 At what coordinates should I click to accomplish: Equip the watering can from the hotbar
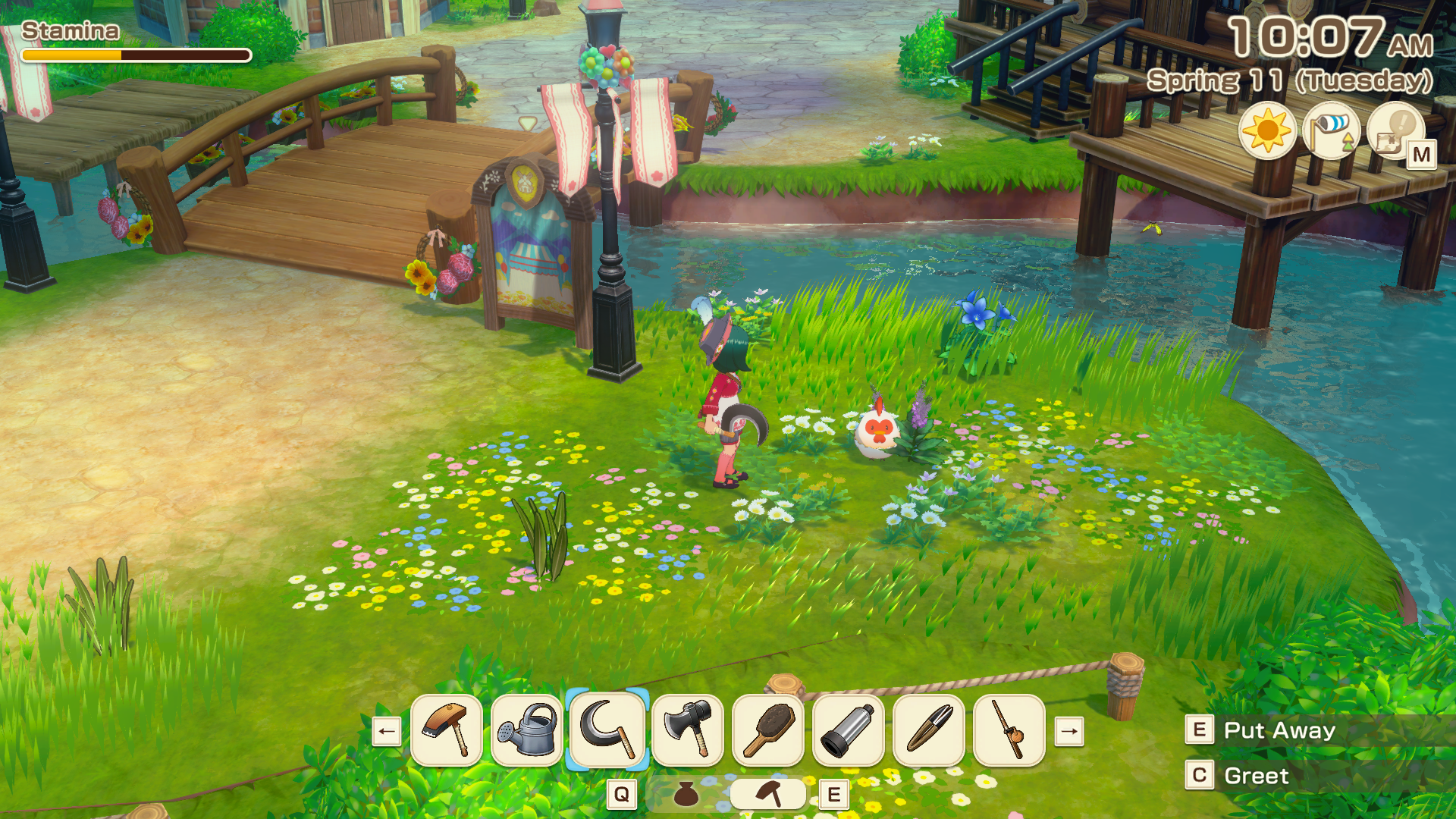527,730
